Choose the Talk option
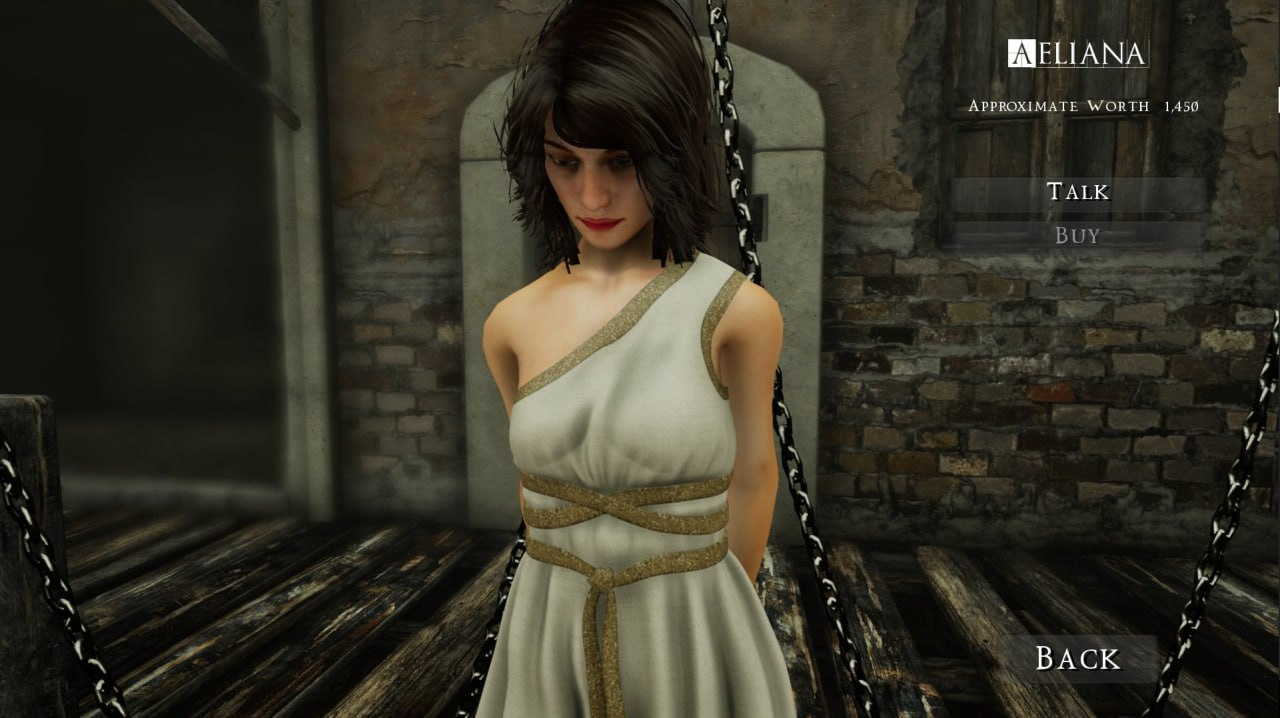Screen dimensions: 1280x718 1077,192
